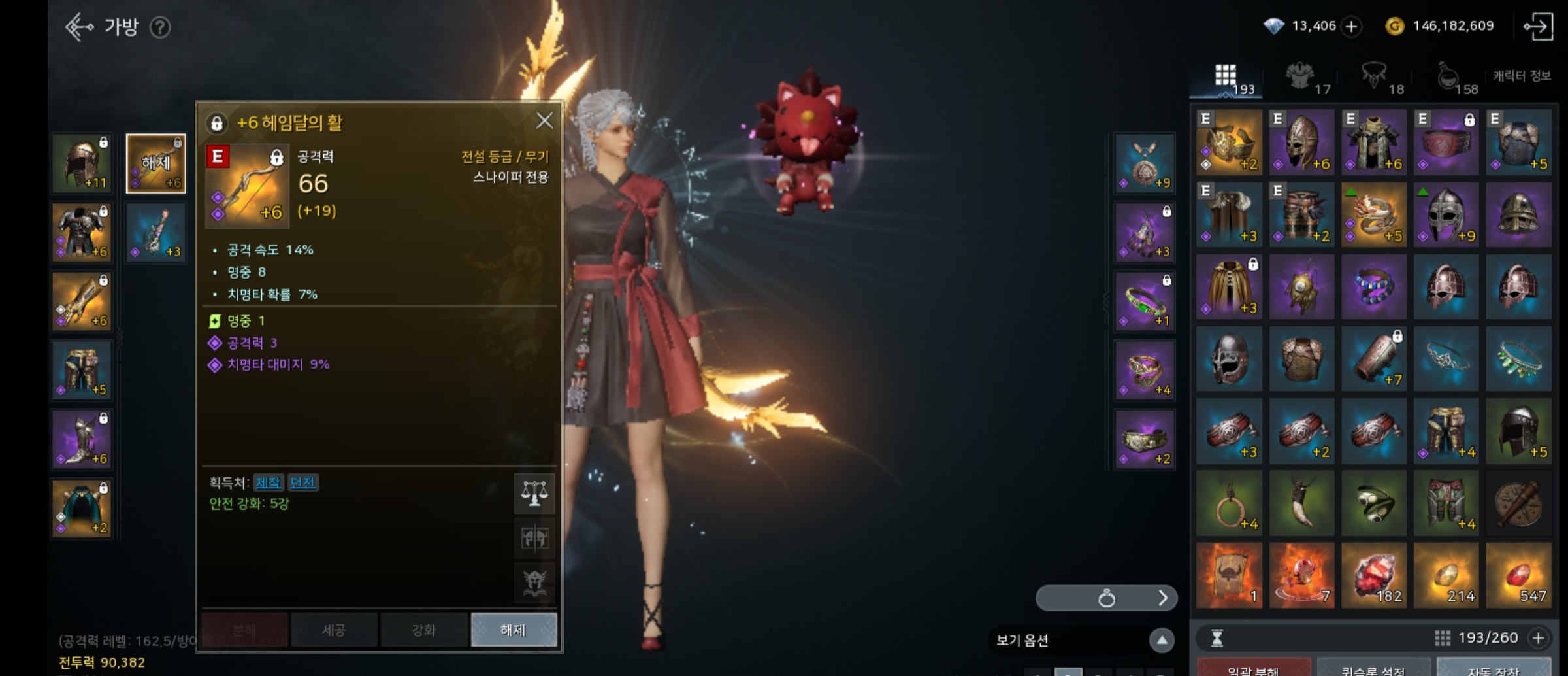
Task: Open 캐릭터 정보 character info
Action: tap(1522, 76)
